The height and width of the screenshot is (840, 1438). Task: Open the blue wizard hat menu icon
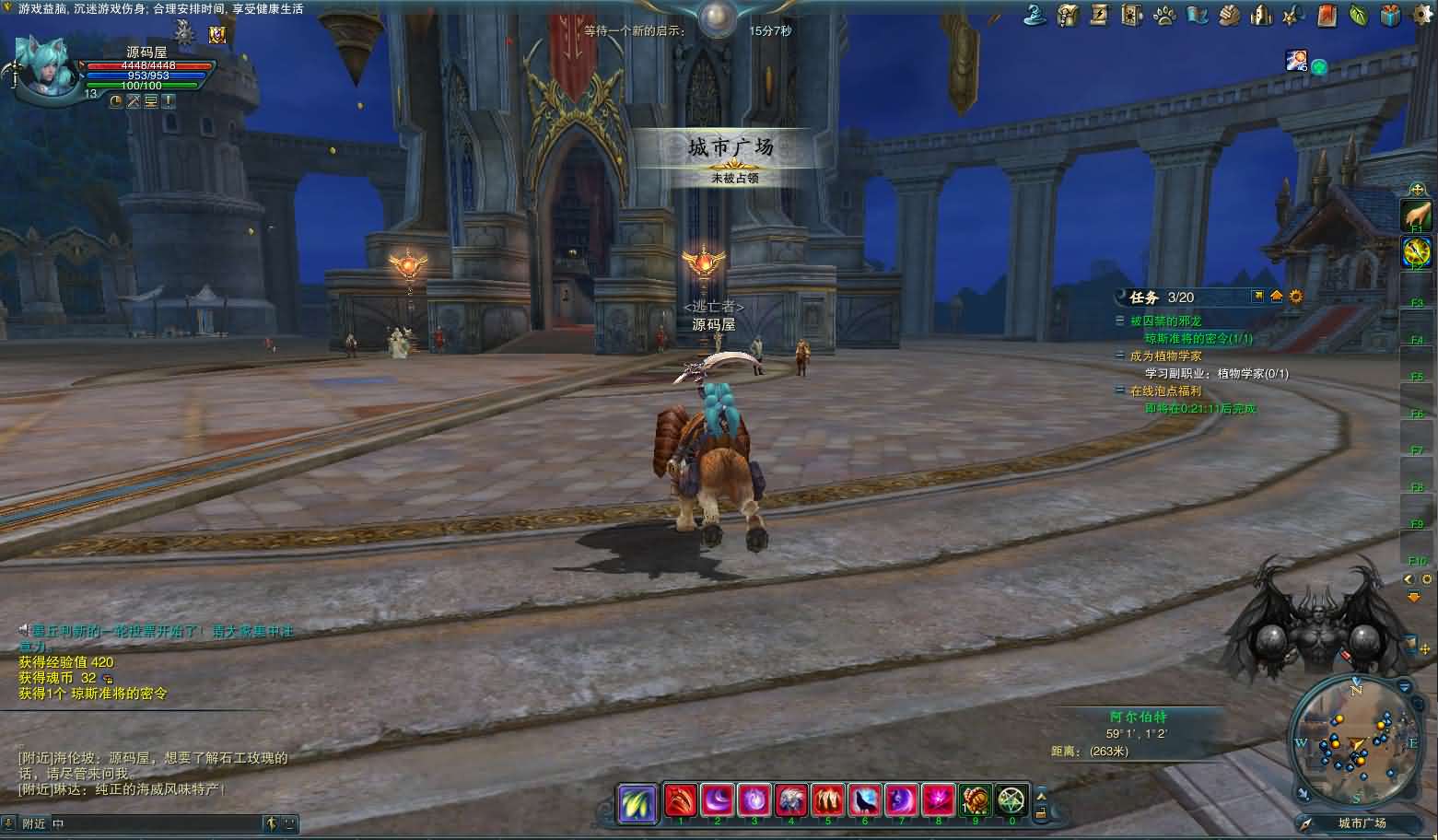click(x=1035, y=15)
